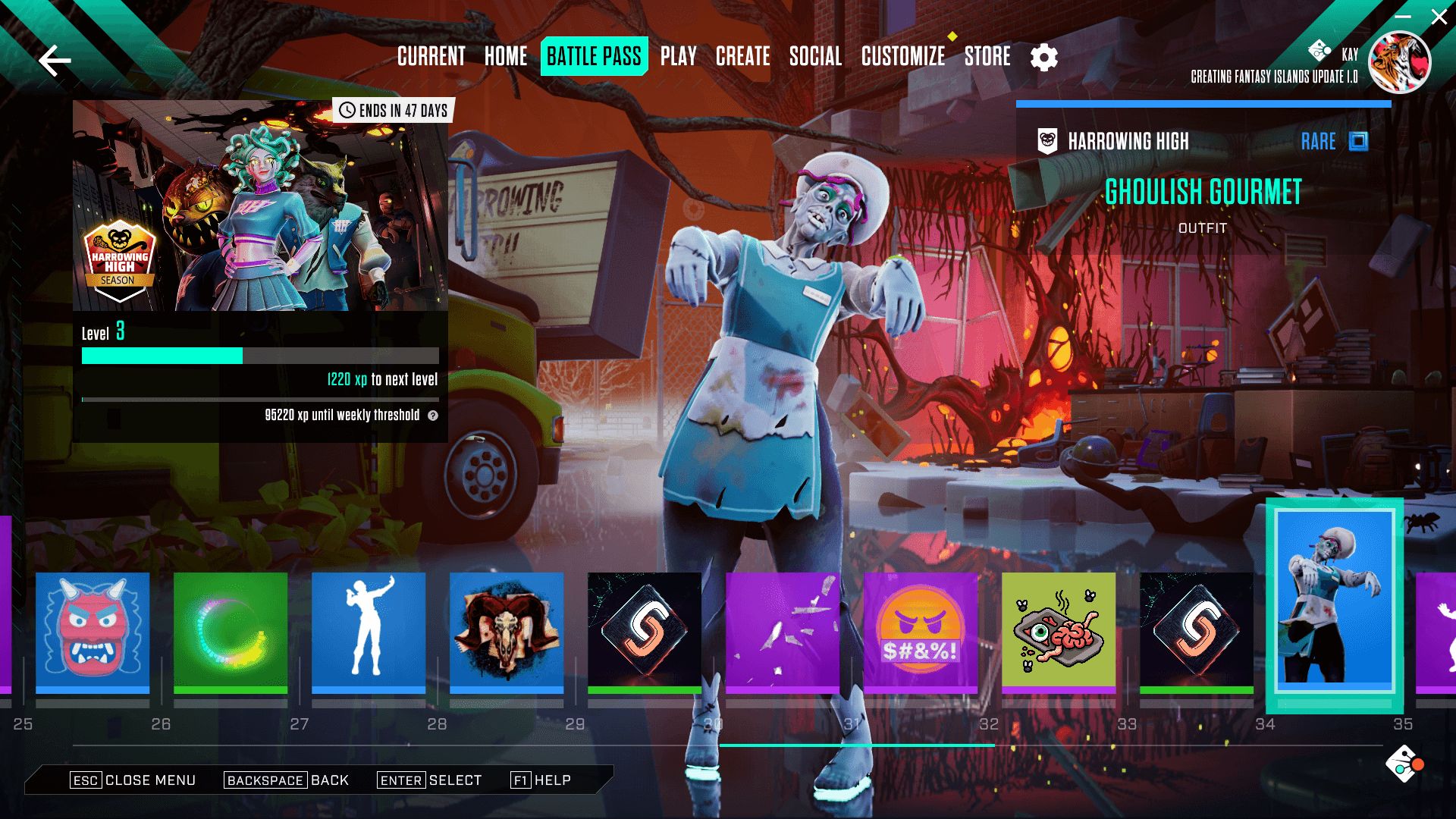Select the white dancing figure emote reward

point(369,631)
